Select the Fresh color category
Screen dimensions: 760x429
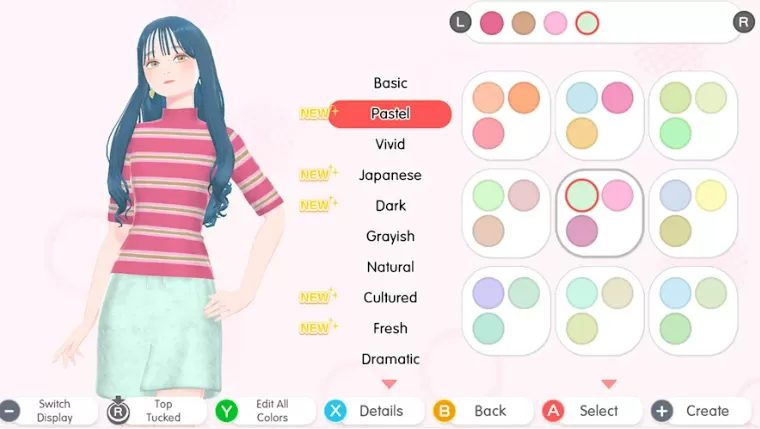[390, 328]
